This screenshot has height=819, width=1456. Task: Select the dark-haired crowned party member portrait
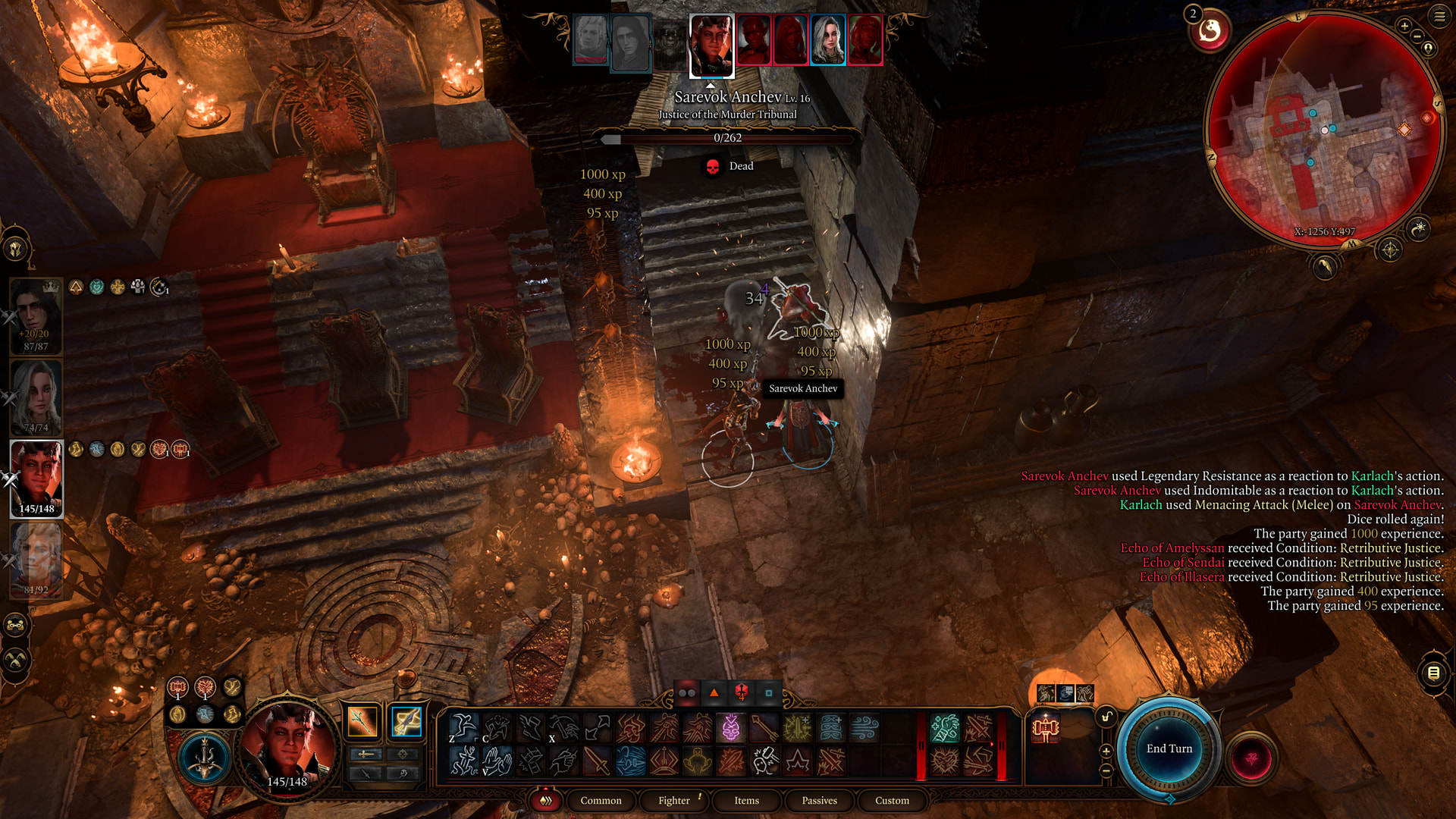pos(36,315)
